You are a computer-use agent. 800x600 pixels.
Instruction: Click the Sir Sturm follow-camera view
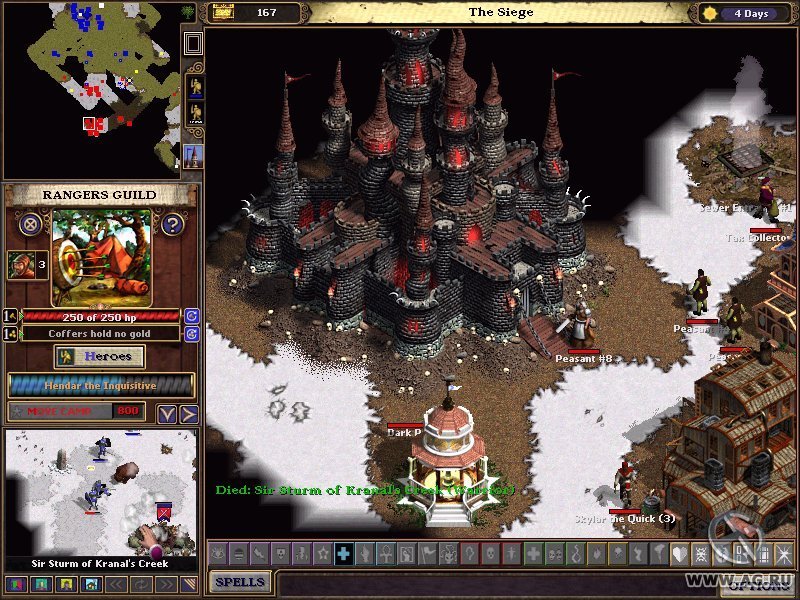[101, 492]
